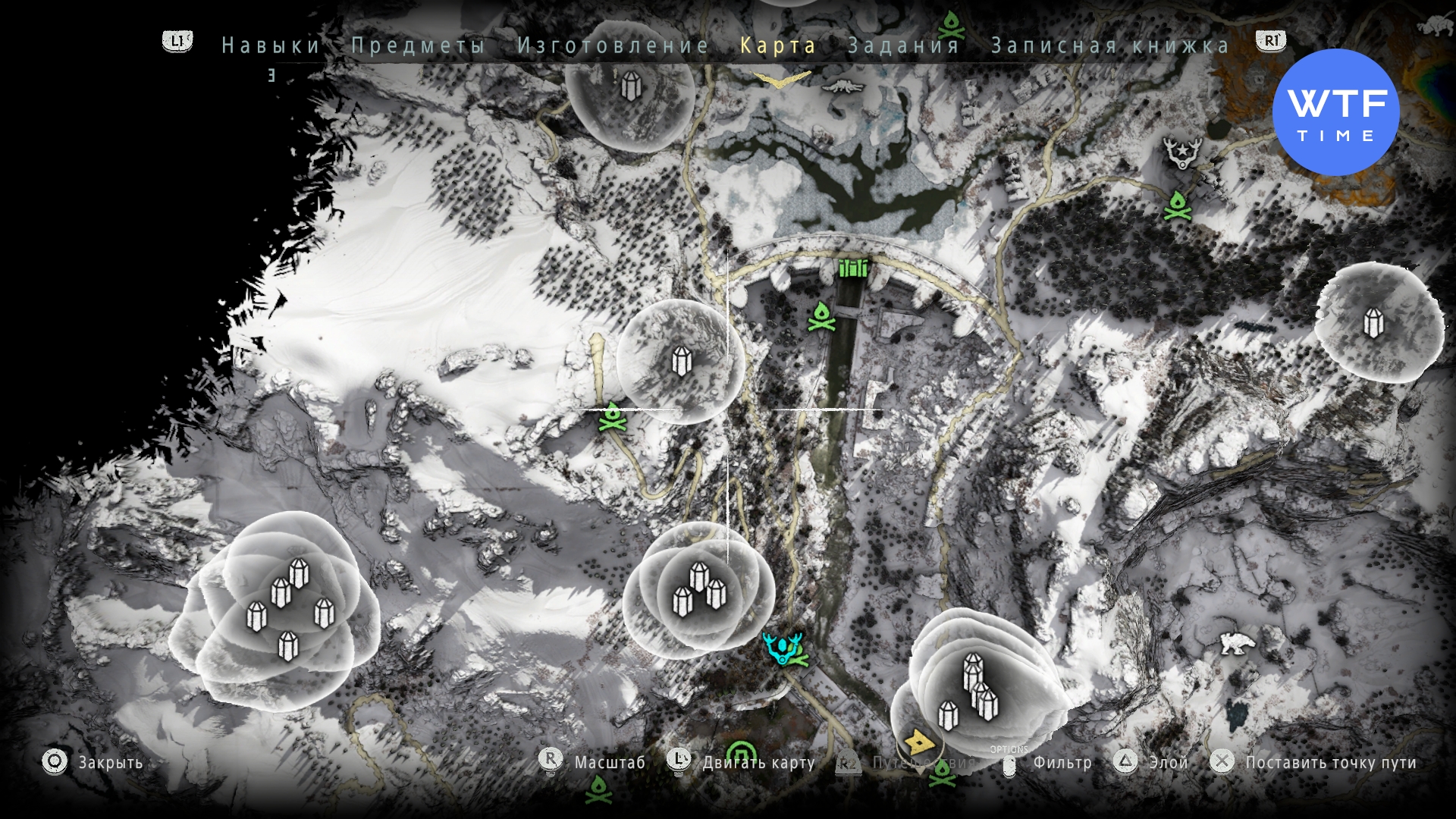Select the white bear-shaped machine marker
The image size is (1456, 819).
pyautogui.click(x=1237, y=644)
